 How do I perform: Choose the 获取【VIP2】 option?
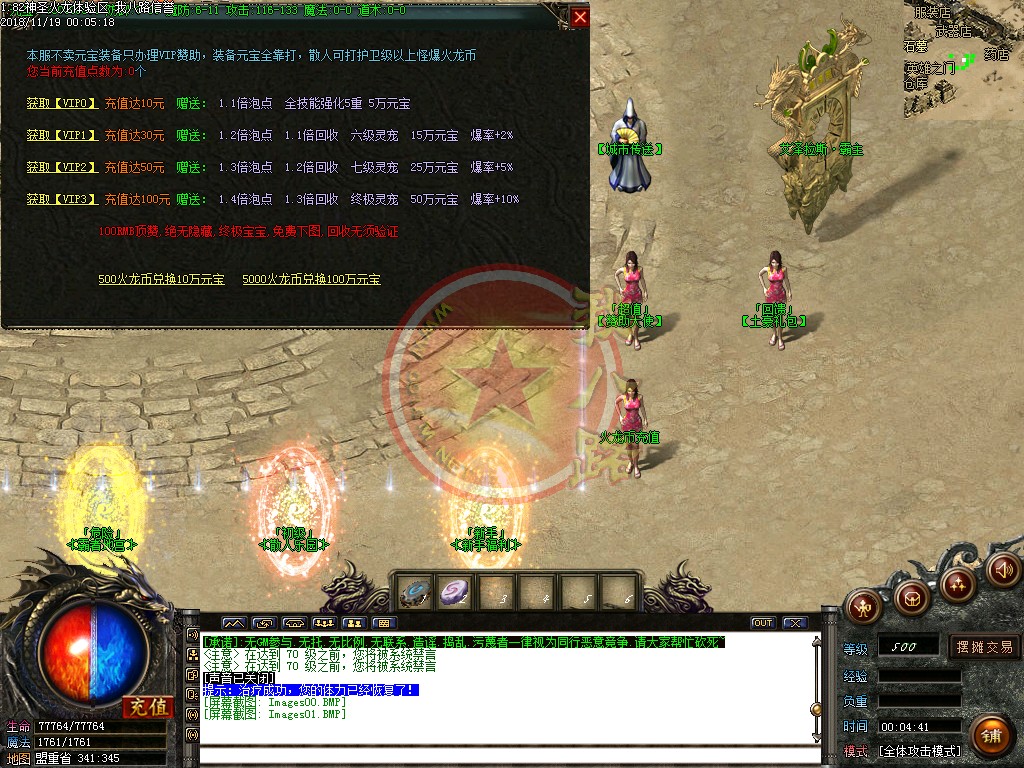(x=62, y=167)
